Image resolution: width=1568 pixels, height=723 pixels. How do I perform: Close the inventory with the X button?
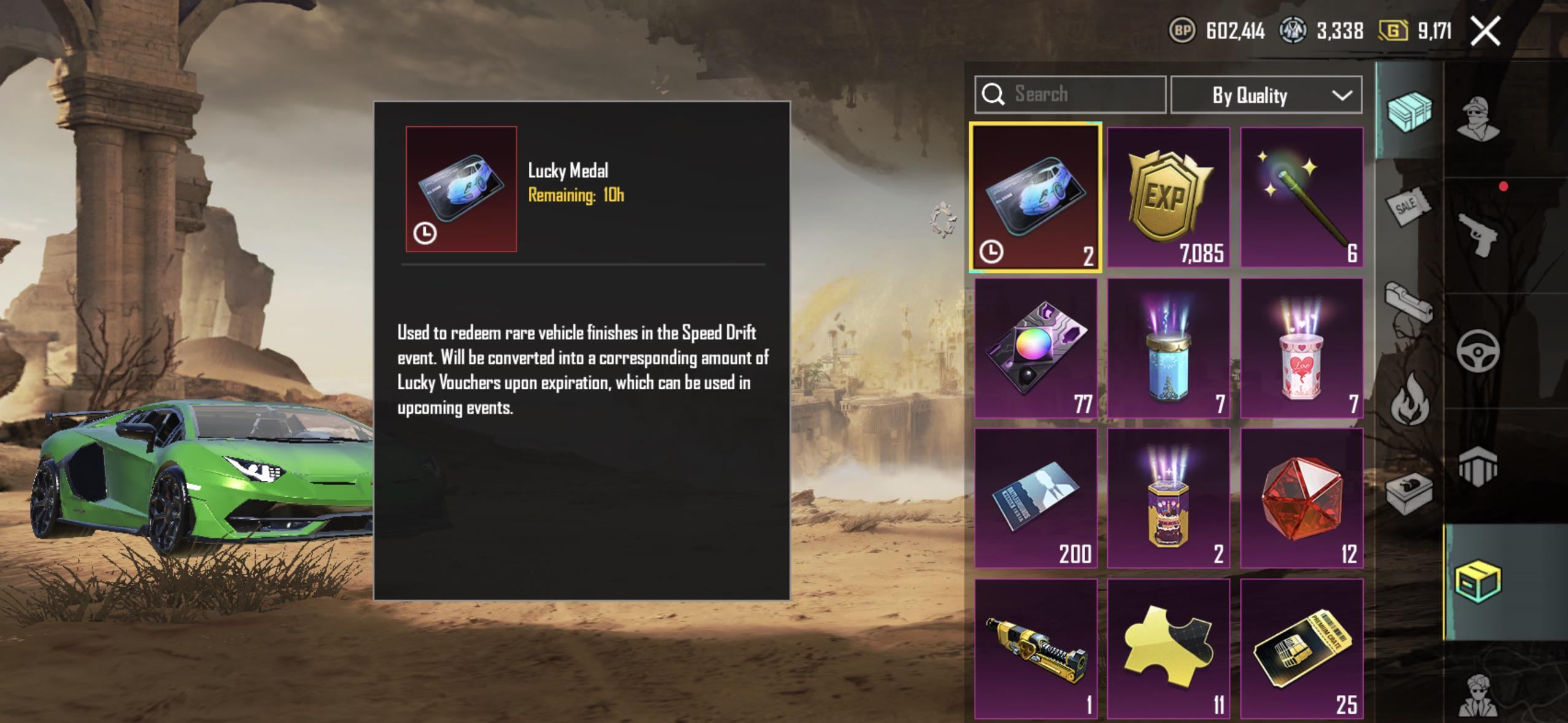click(1485, 31)
